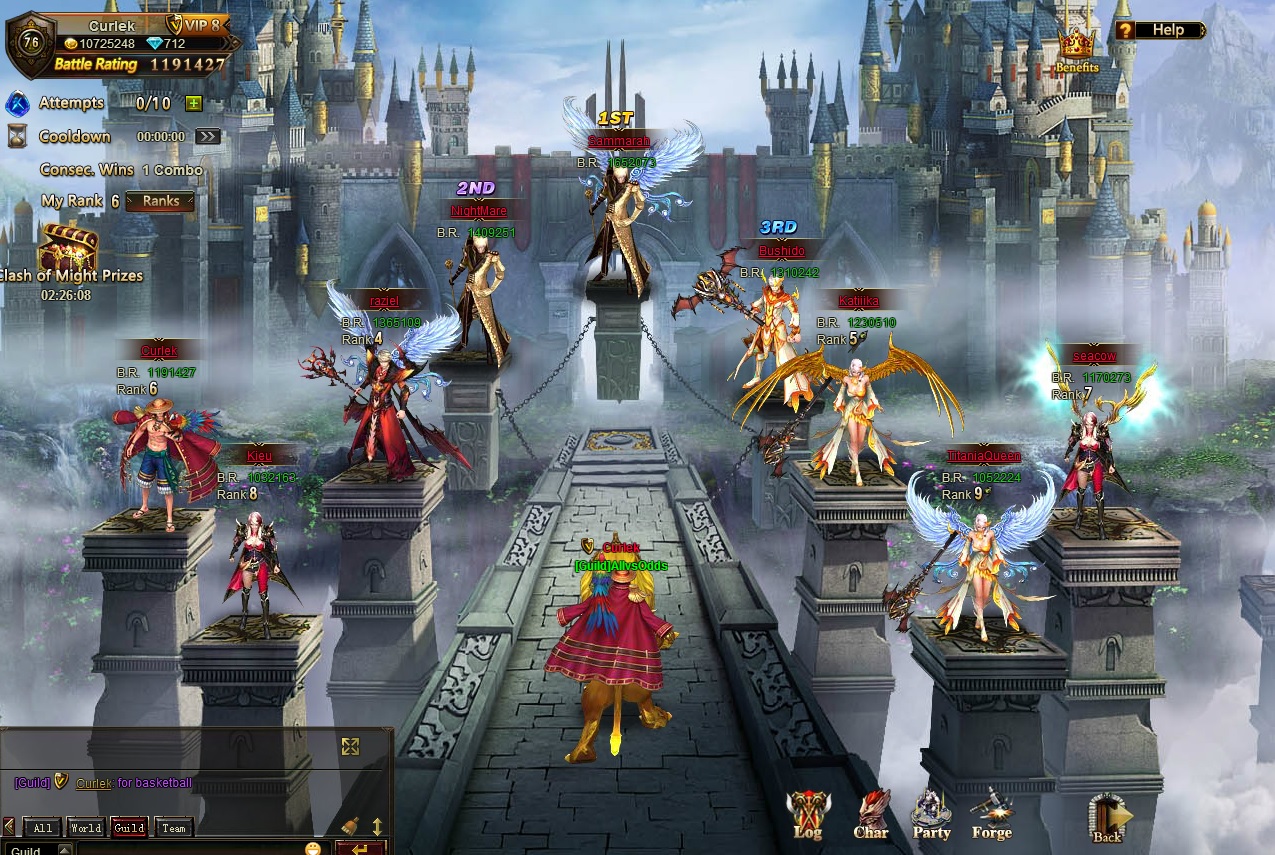This screenshot has width=1275, height=855.
Task: Leave the arena with the Back button
Action: point(1108,818)
